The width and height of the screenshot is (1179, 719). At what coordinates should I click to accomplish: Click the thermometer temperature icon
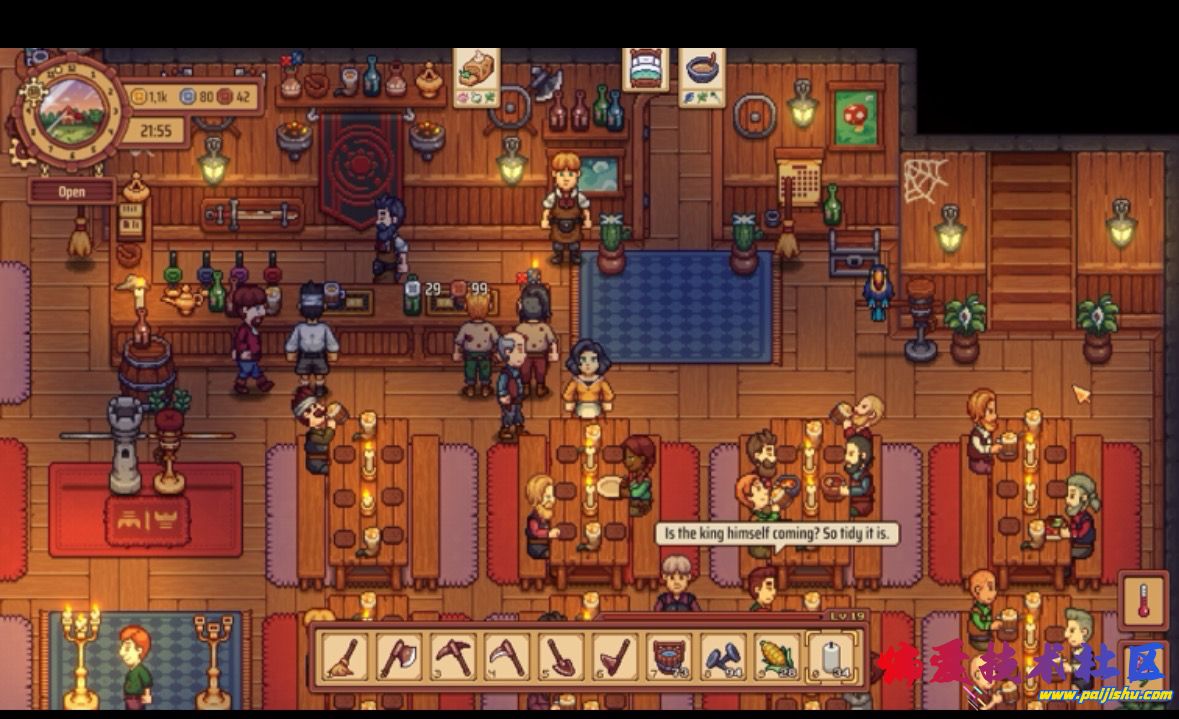[1143, 601]
